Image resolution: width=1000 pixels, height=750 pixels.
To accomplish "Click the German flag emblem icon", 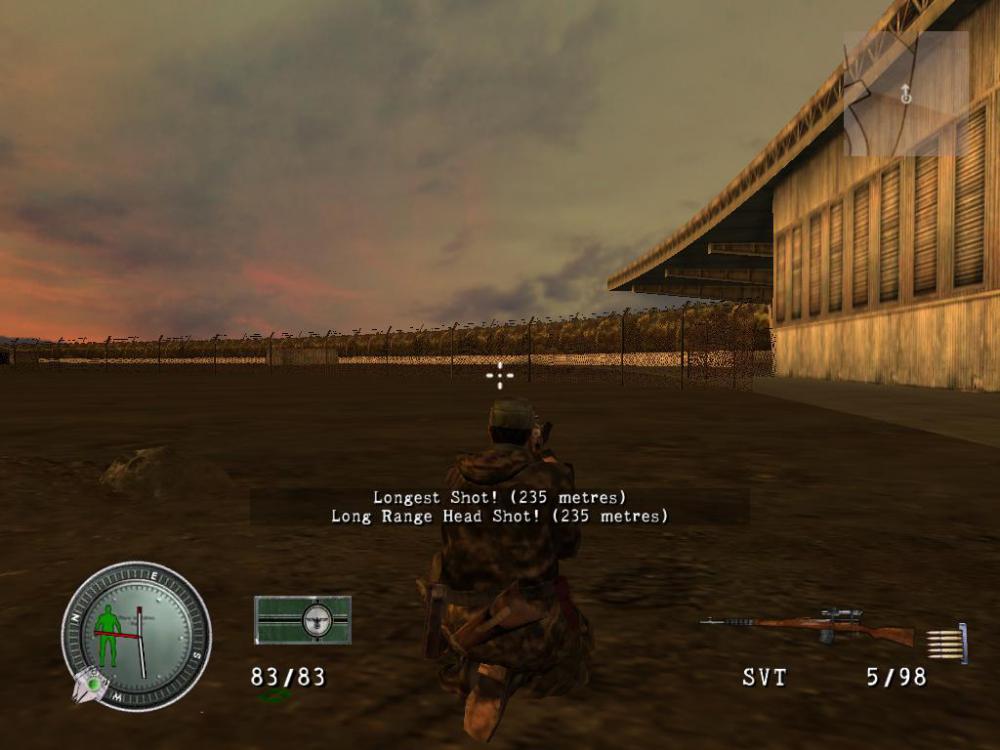I will [x=302, y=620].
